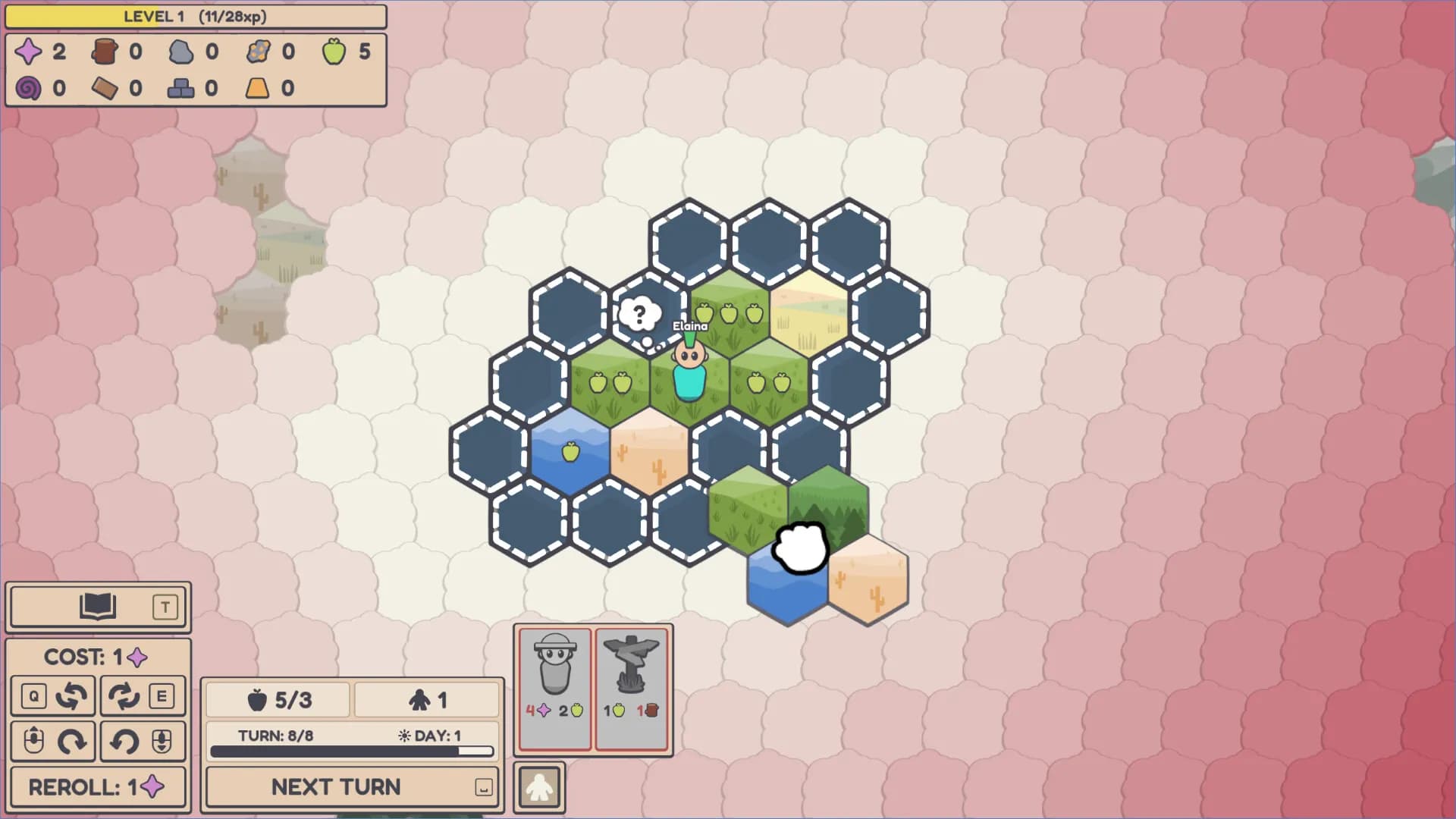
Task: Click Elaina's question mark thought bubble
Action: 639,314
